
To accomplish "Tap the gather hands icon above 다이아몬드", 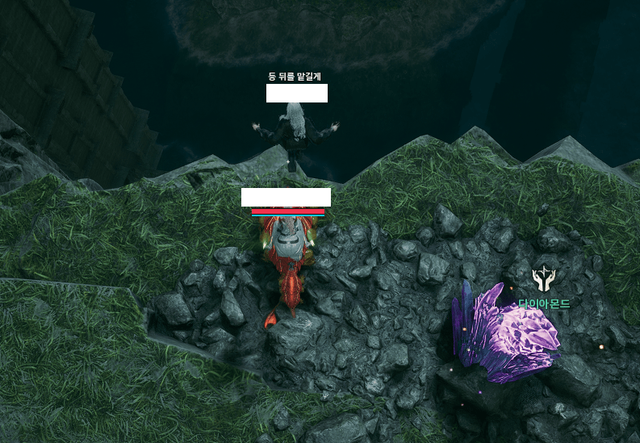I will [544, 278].
